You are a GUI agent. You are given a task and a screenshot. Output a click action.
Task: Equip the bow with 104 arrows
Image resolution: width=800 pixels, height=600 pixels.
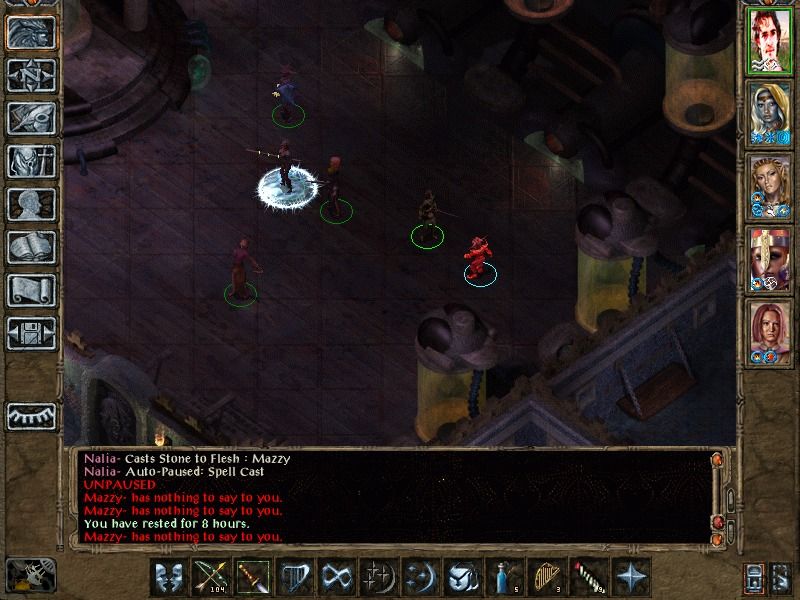tap(209, 578)
